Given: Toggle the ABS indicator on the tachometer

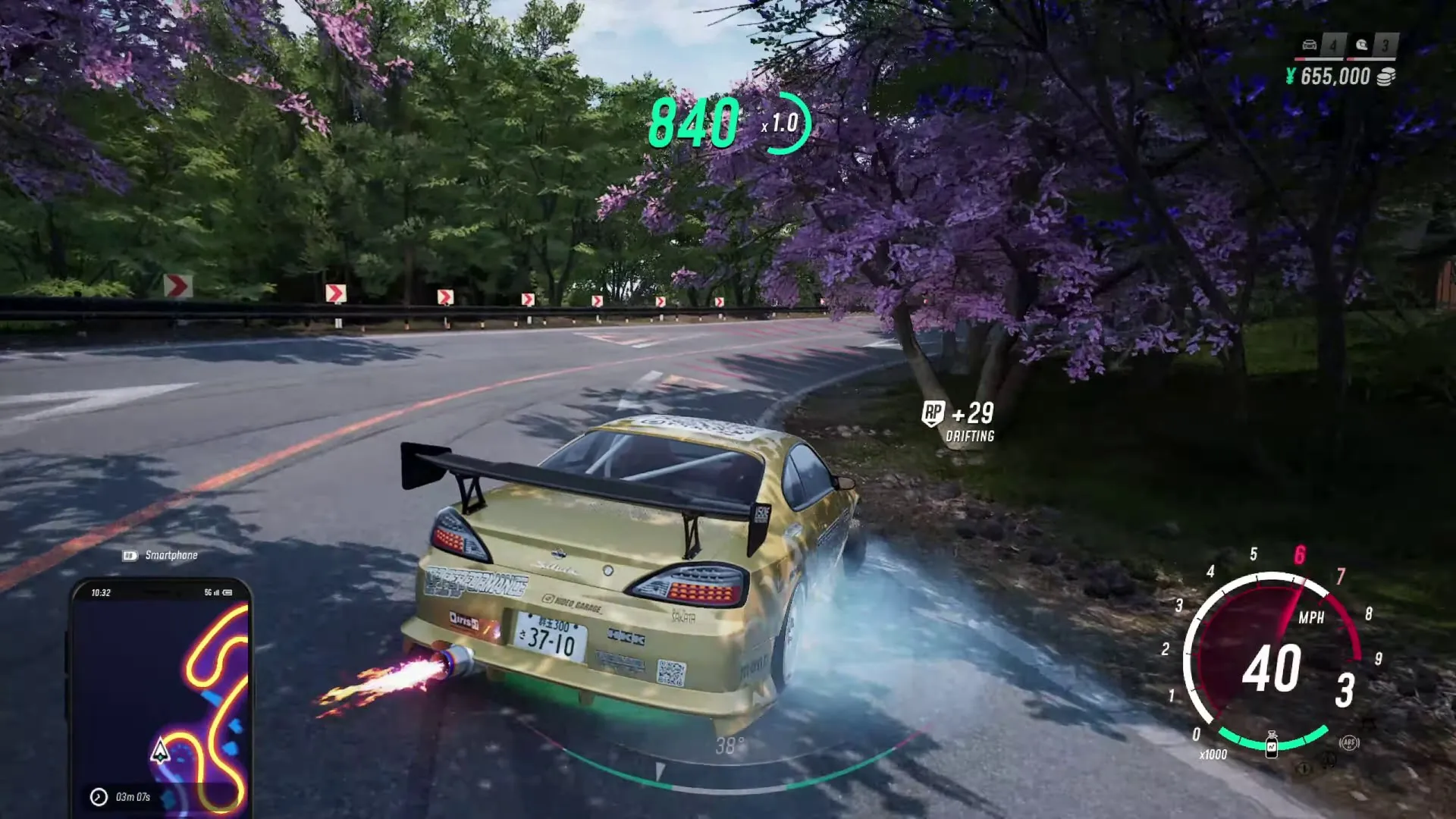Looking at the screenshot, I should click(1349, 742).
